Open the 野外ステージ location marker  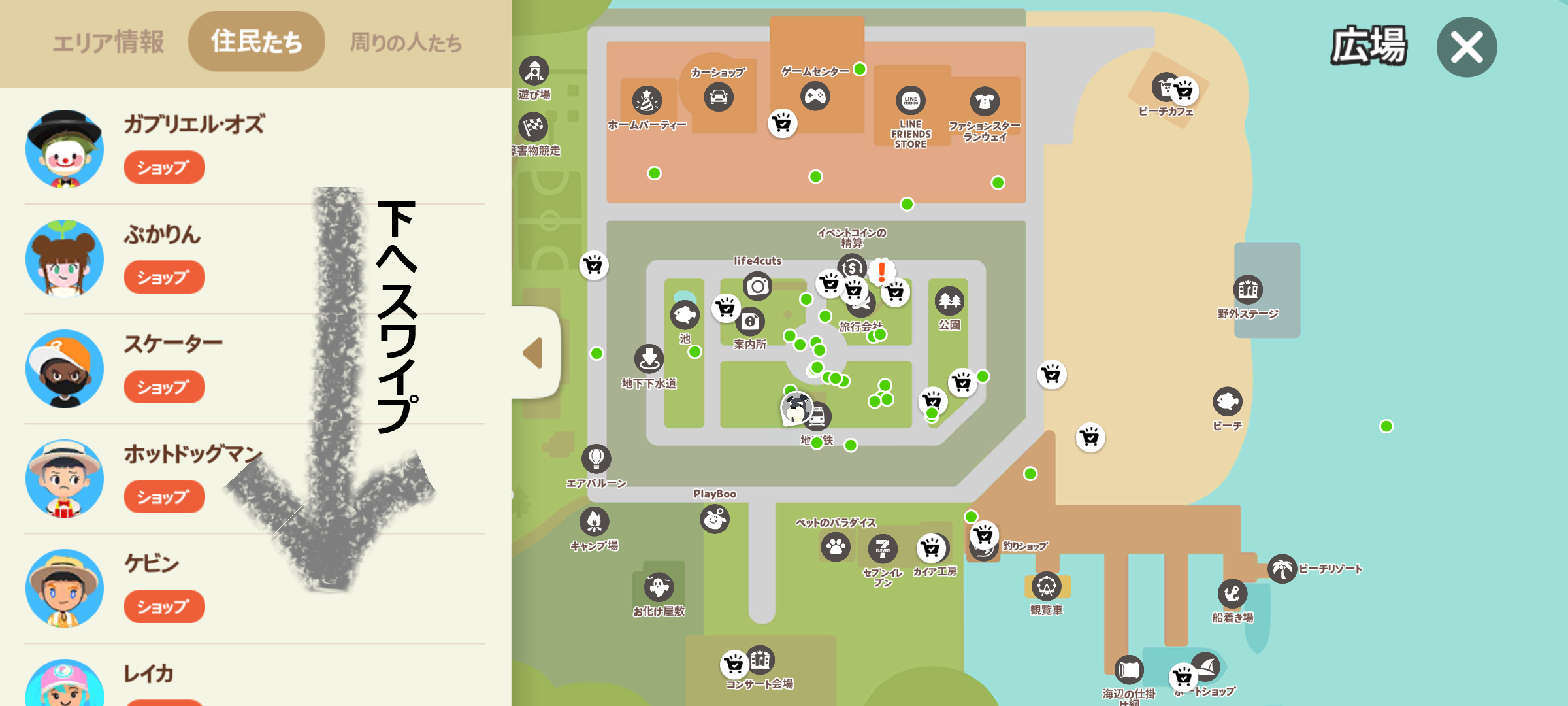point(1247,289)
